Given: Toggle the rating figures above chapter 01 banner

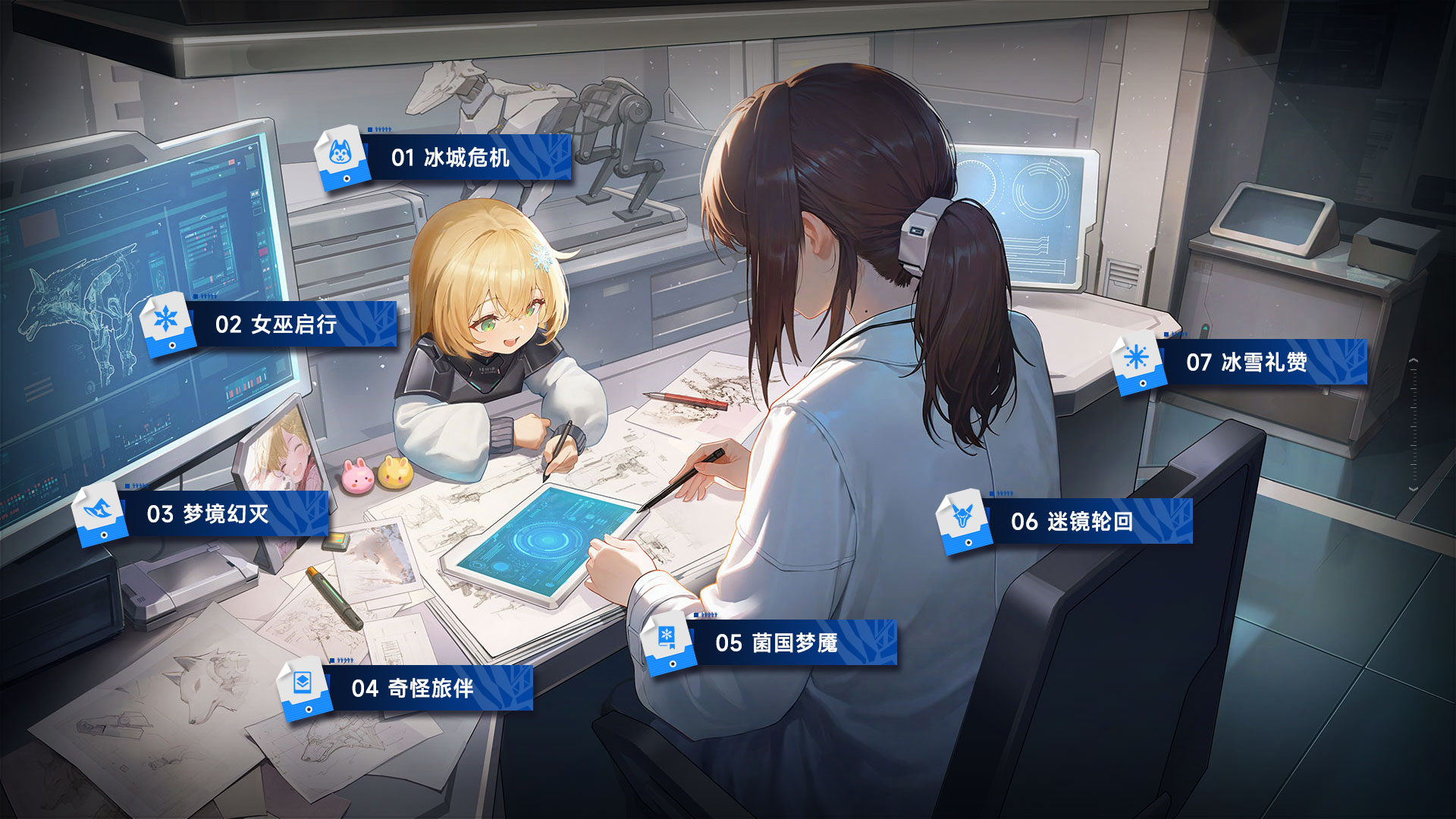Looking at the screenshot, I should click(383, 130).
